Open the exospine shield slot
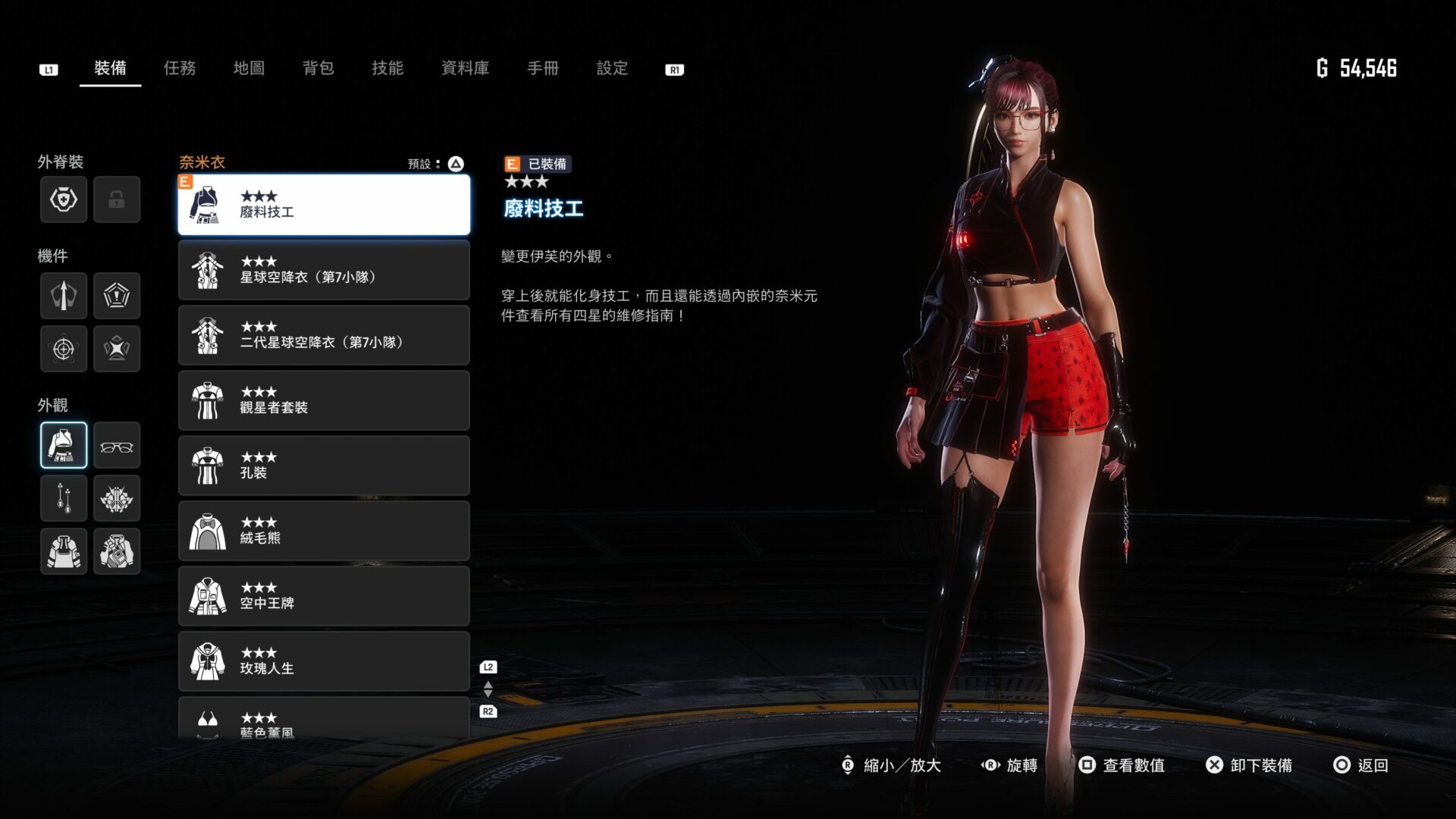 tap(64, 199)
